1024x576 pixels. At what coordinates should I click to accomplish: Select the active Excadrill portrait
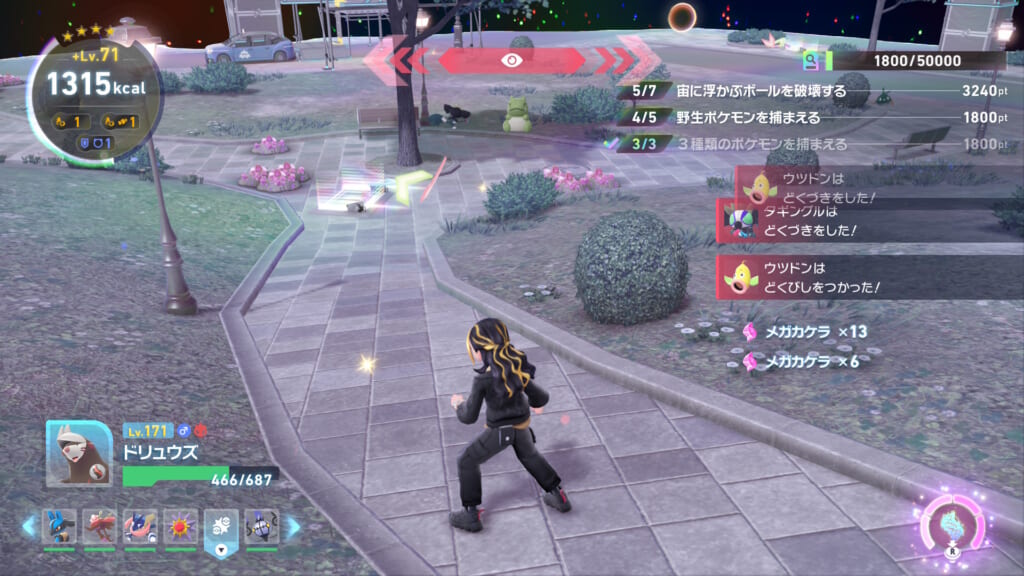pos(79,453)
